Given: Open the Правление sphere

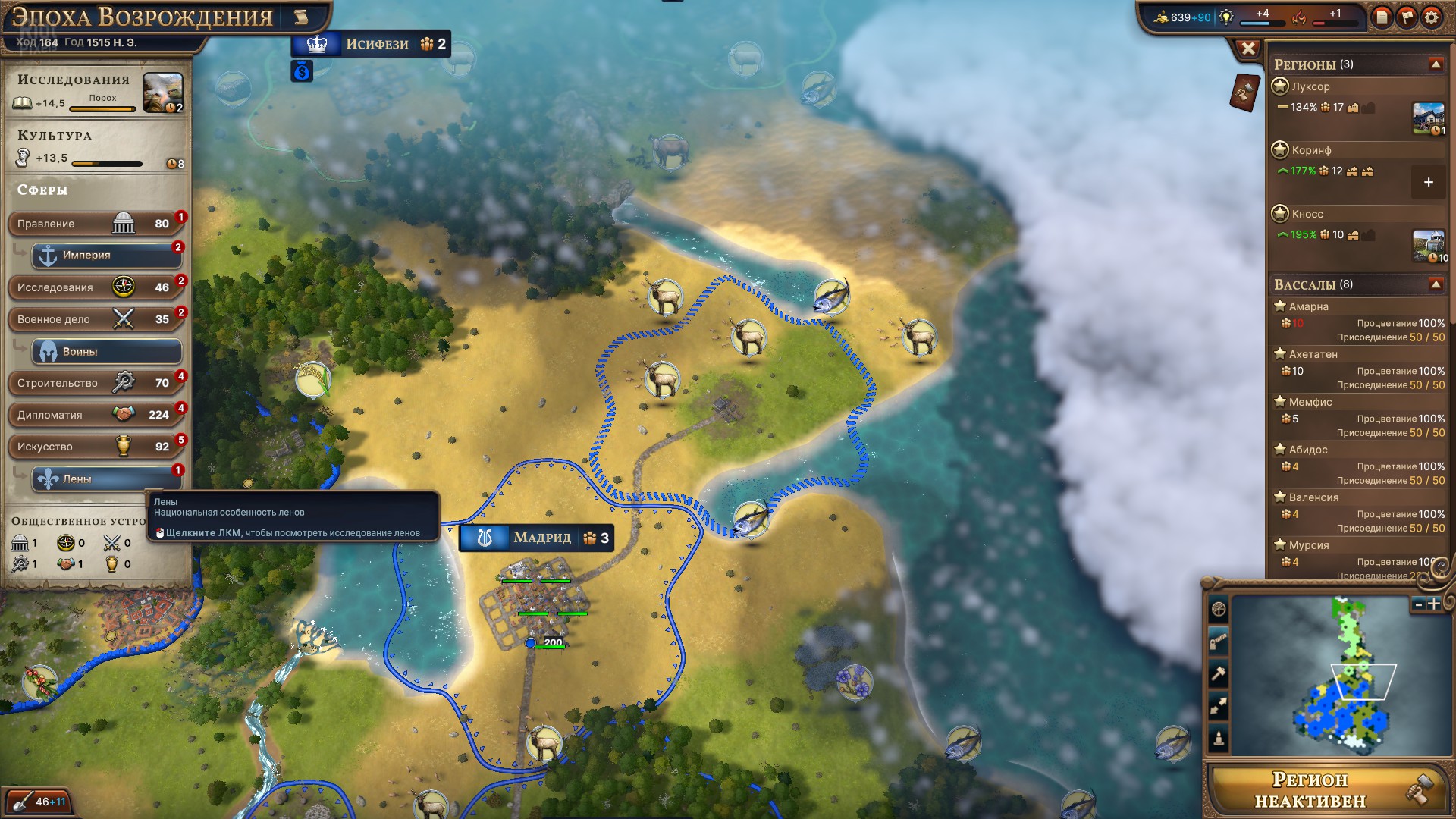Looking at the screenshot, I should coord(95,224).
